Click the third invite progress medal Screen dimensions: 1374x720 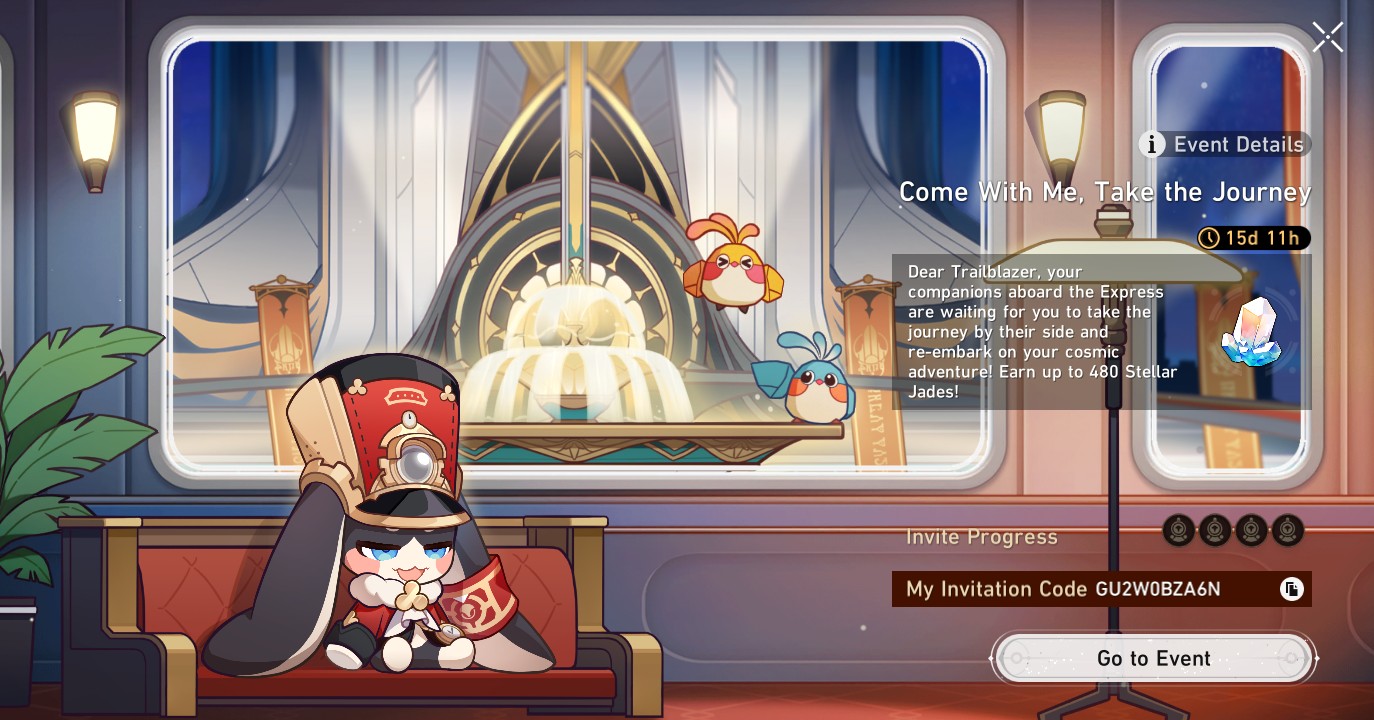tap(1252, 531)
